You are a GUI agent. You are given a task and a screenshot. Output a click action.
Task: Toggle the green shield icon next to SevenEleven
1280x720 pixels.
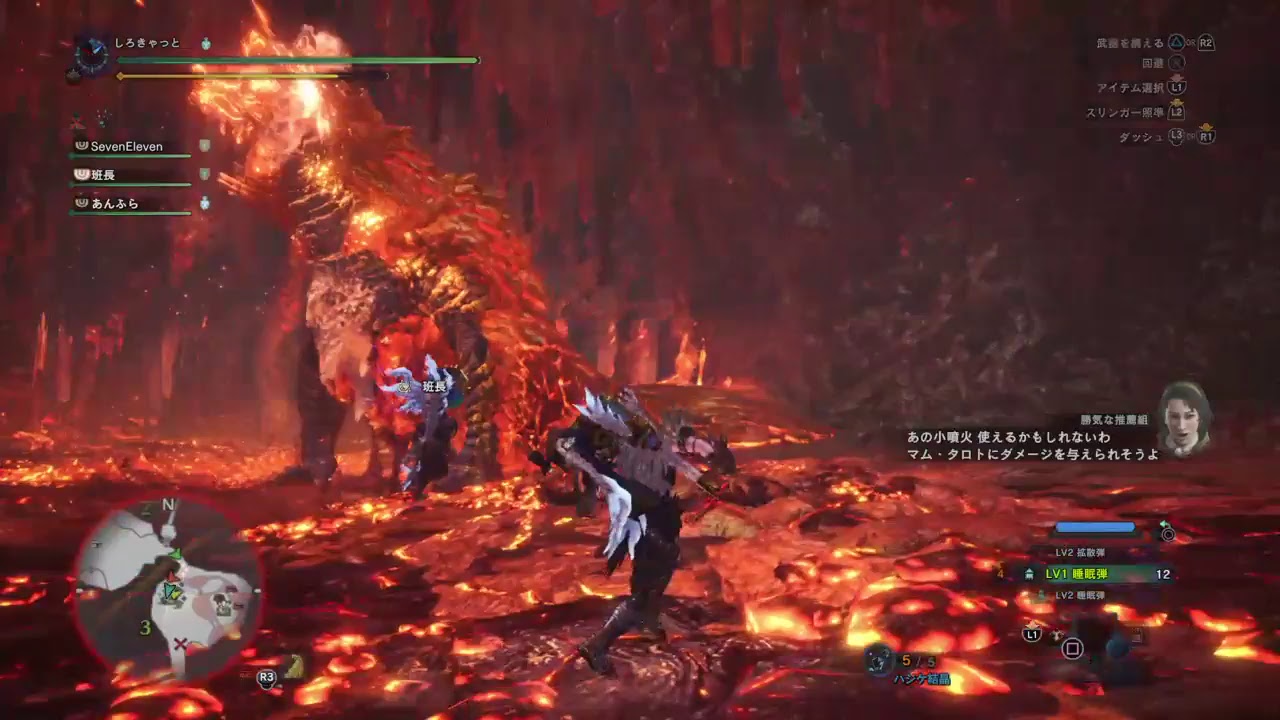[x=204, y=146]
